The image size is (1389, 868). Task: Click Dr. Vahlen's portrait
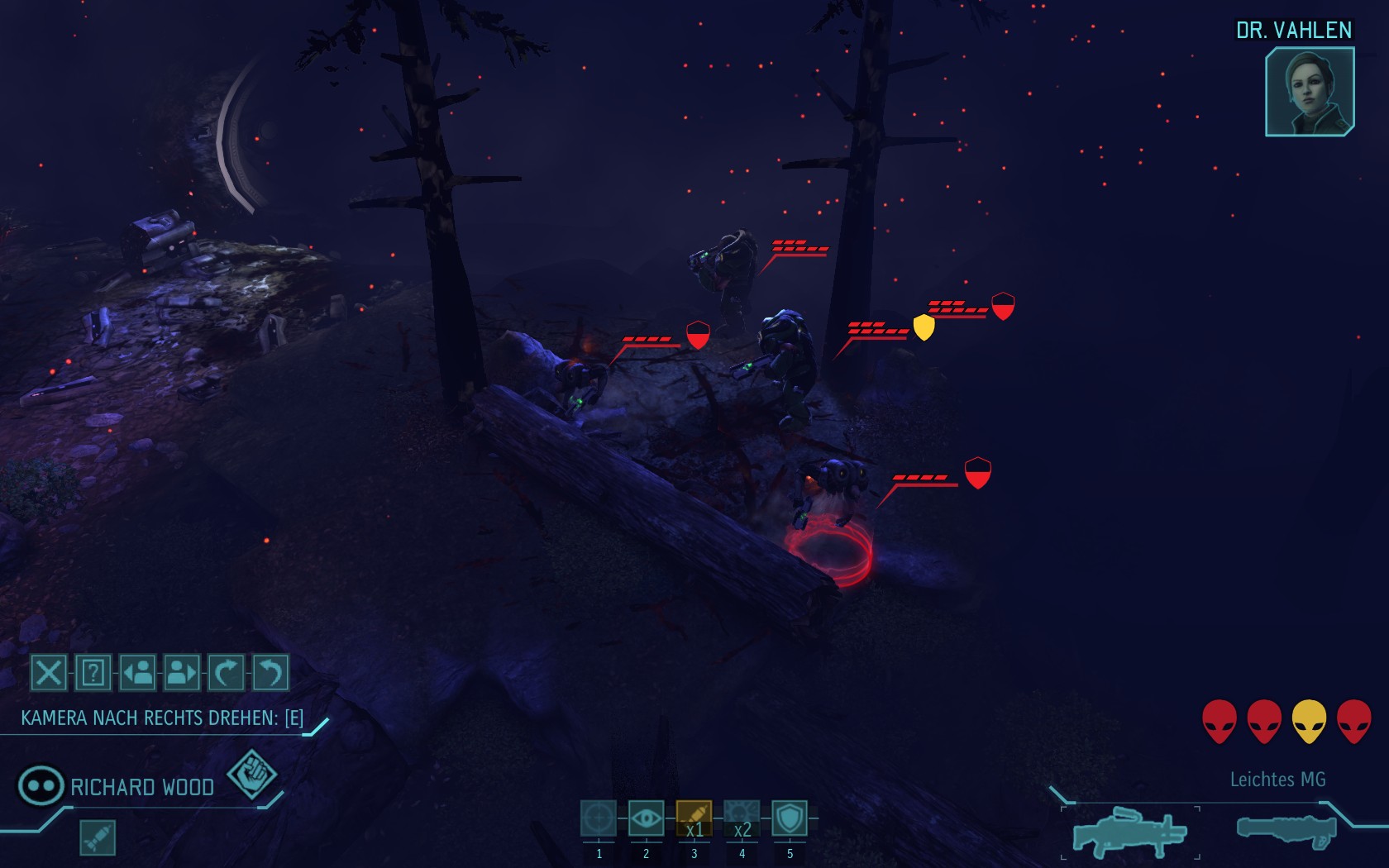[x=1310, y=91]
